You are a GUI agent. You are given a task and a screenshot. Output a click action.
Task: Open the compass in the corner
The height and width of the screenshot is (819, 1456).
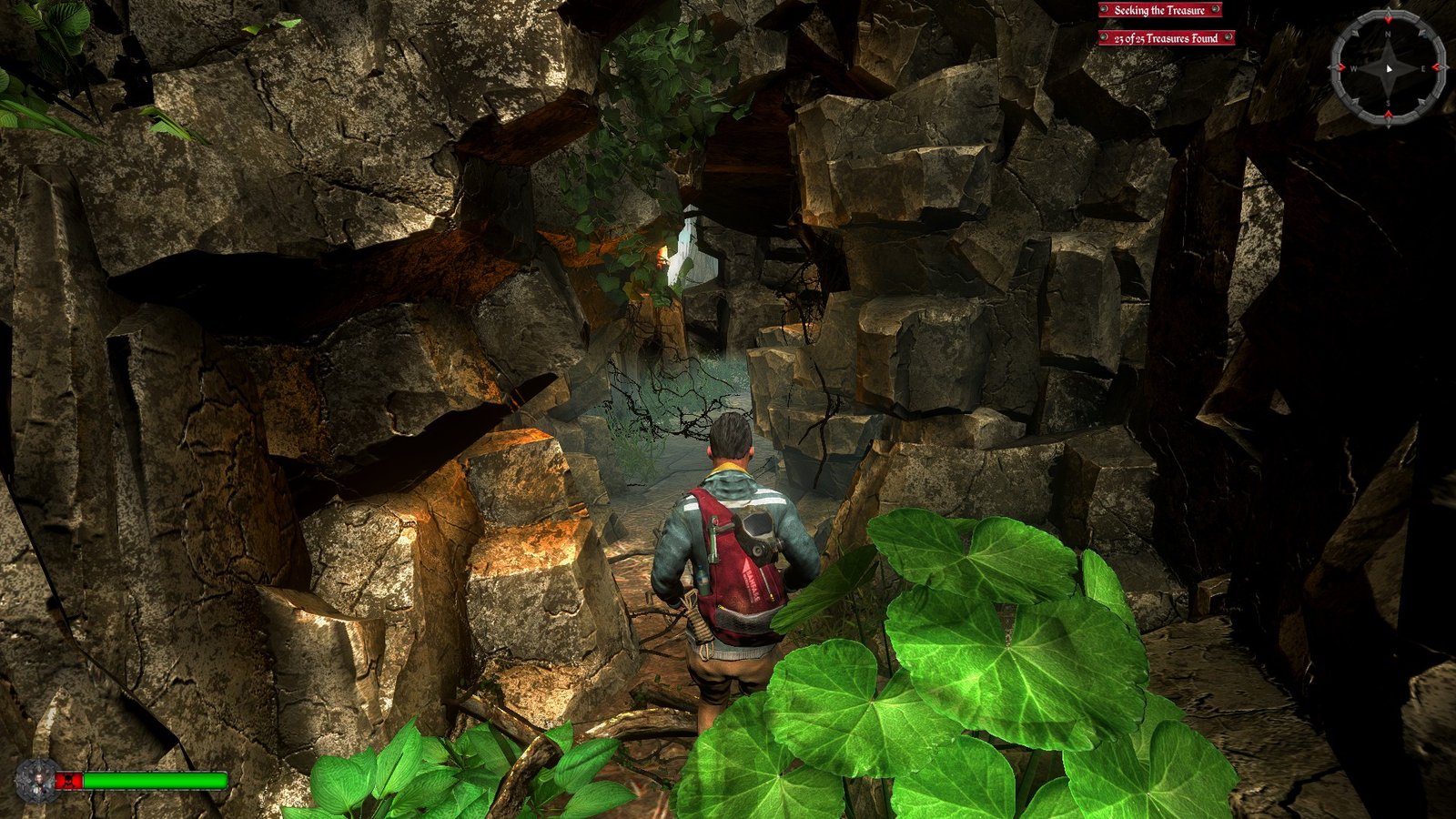point(1388,67)
